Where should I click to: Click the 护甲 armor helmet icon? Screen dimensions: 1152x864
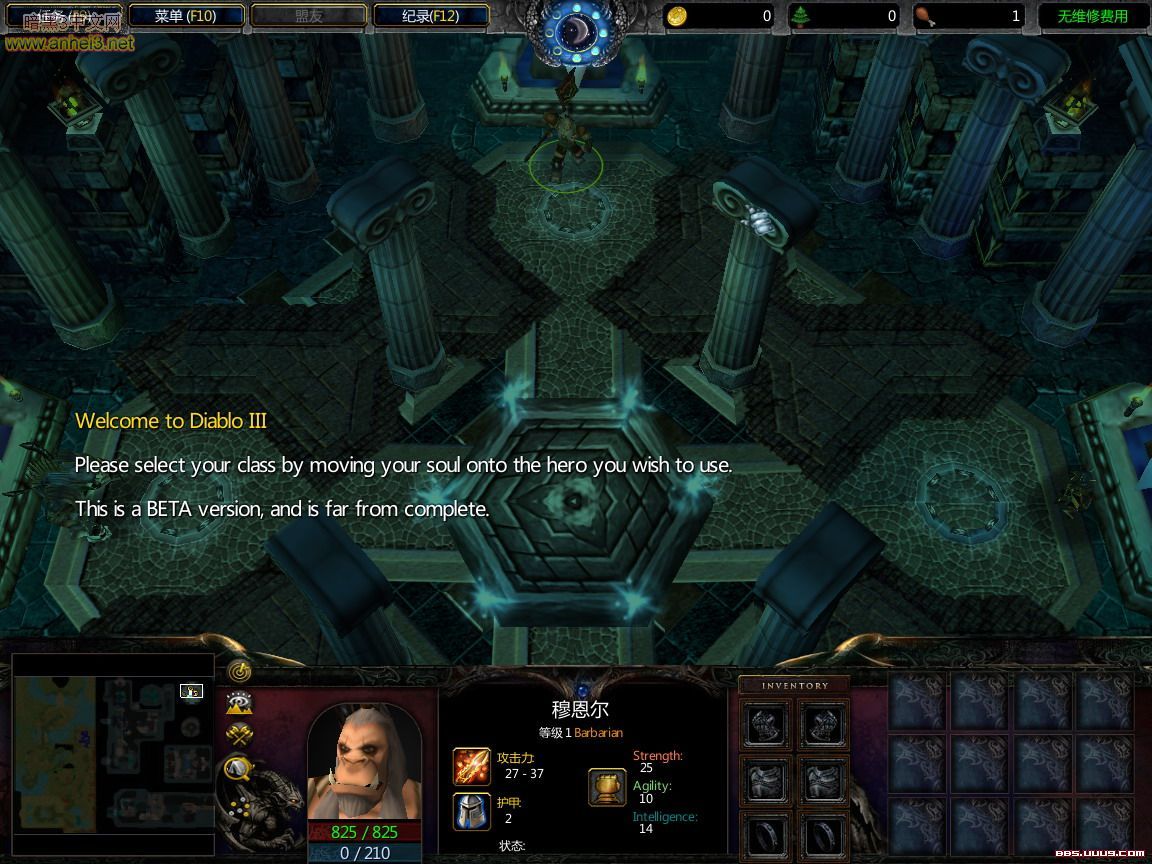pos(472,811)
